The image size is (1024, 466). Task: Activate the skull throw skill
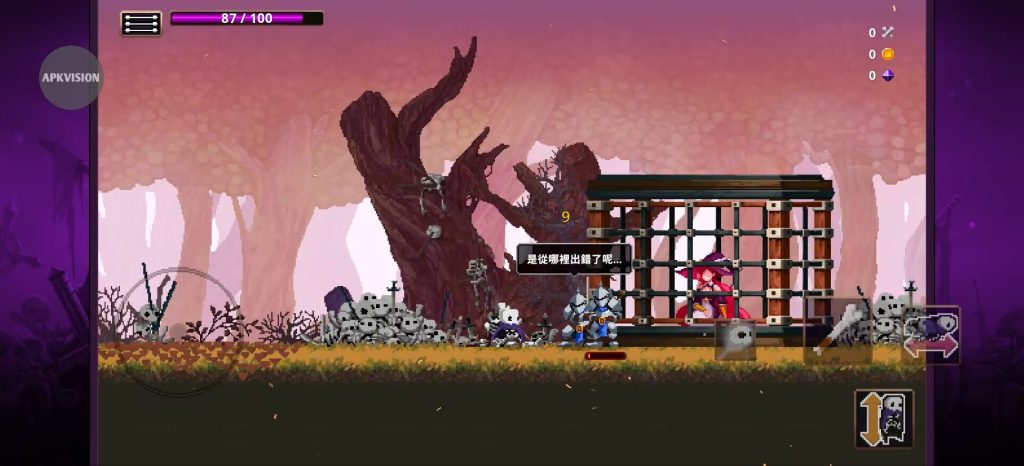coord(736,340)
